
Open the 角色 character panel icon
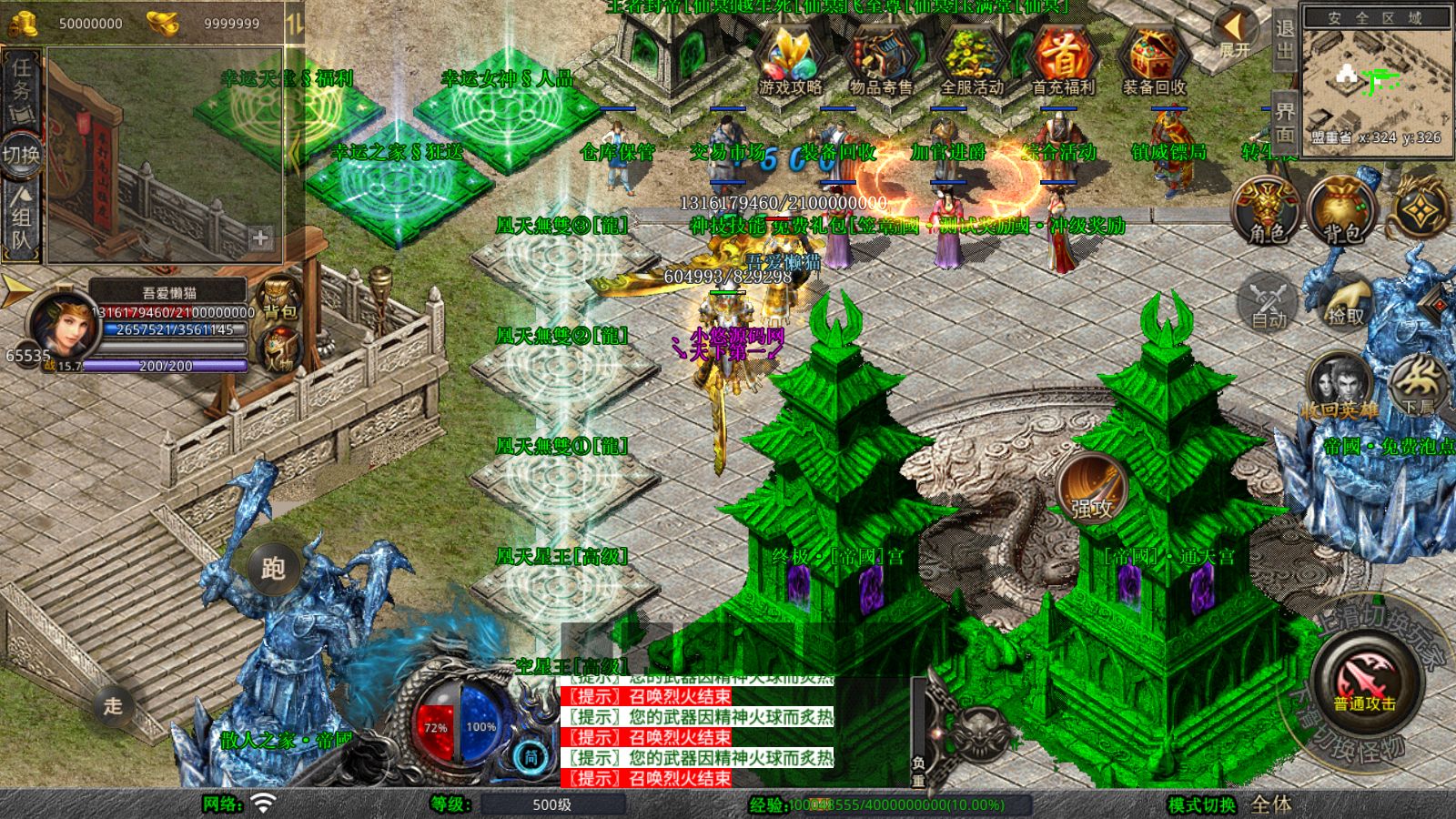(1264, 209)
